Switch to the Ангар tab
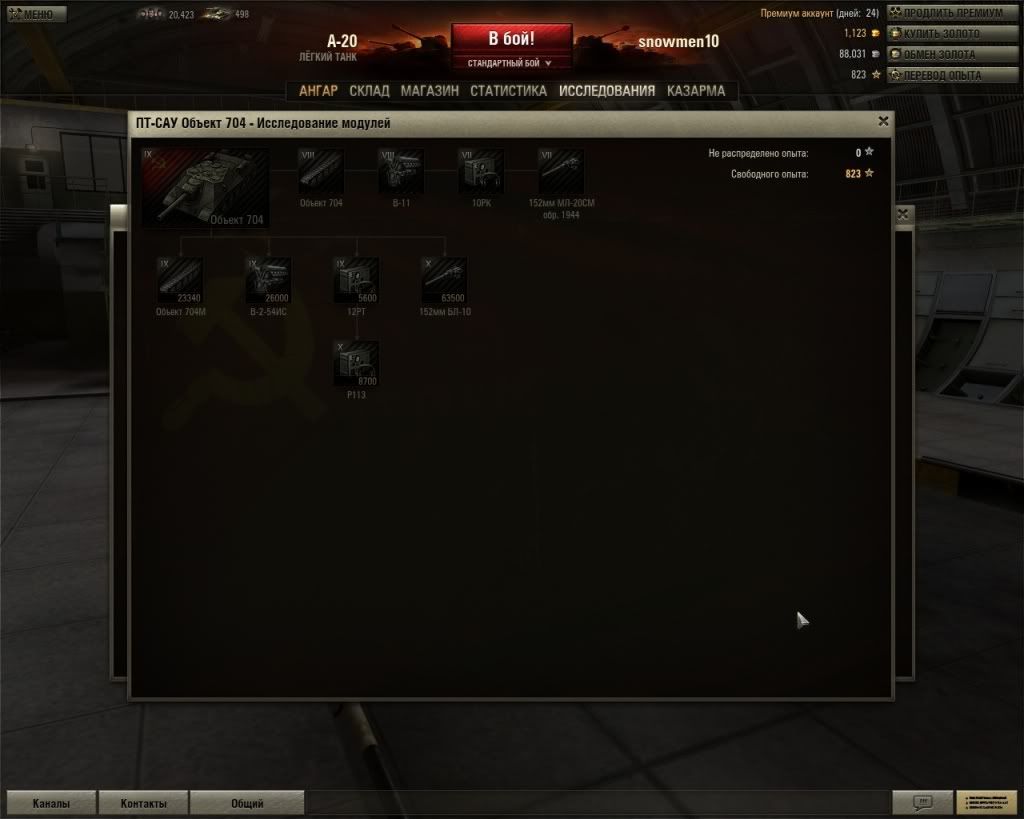 tap(318, 91)
